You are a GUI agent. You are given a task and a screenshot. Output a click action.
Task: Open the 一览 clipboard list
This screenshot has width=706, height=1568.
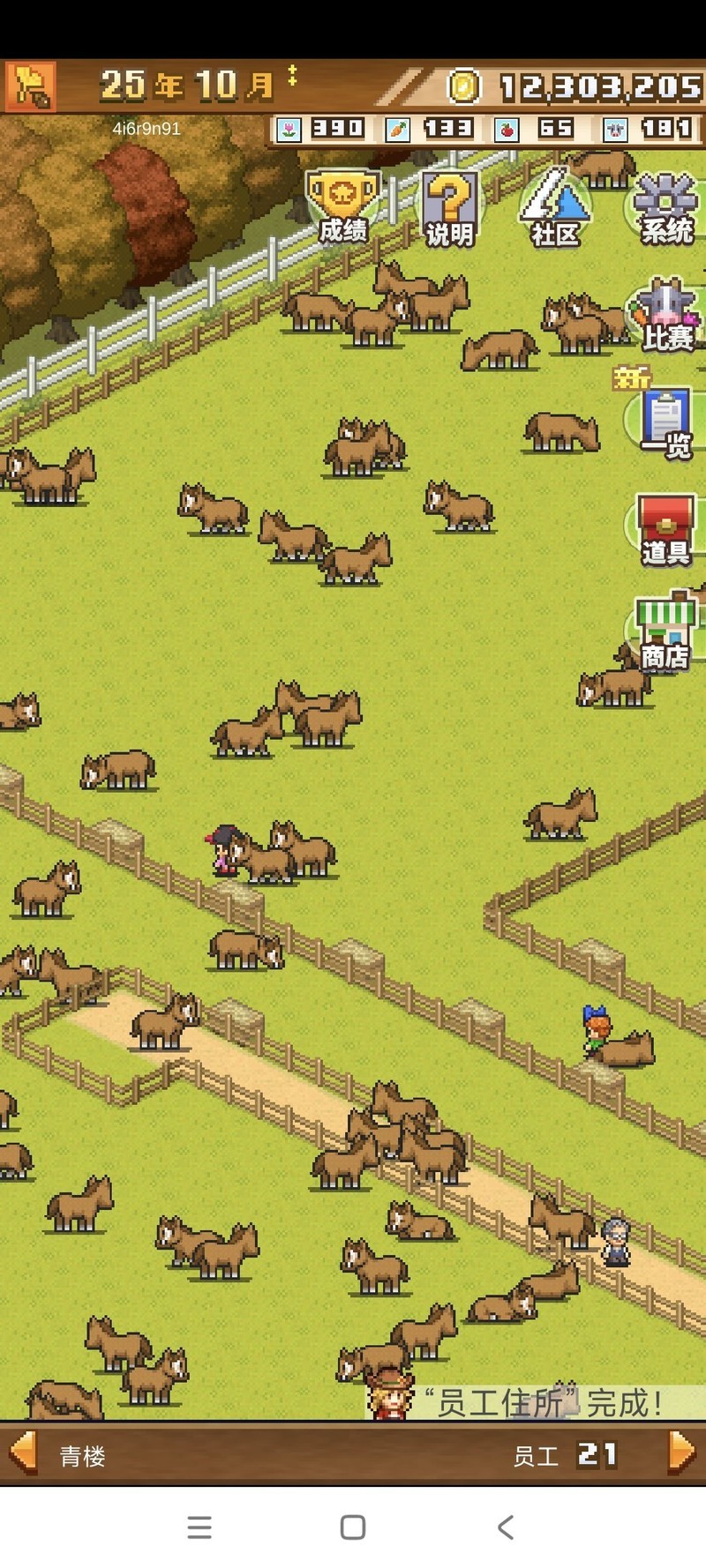(x=666, y=422)
